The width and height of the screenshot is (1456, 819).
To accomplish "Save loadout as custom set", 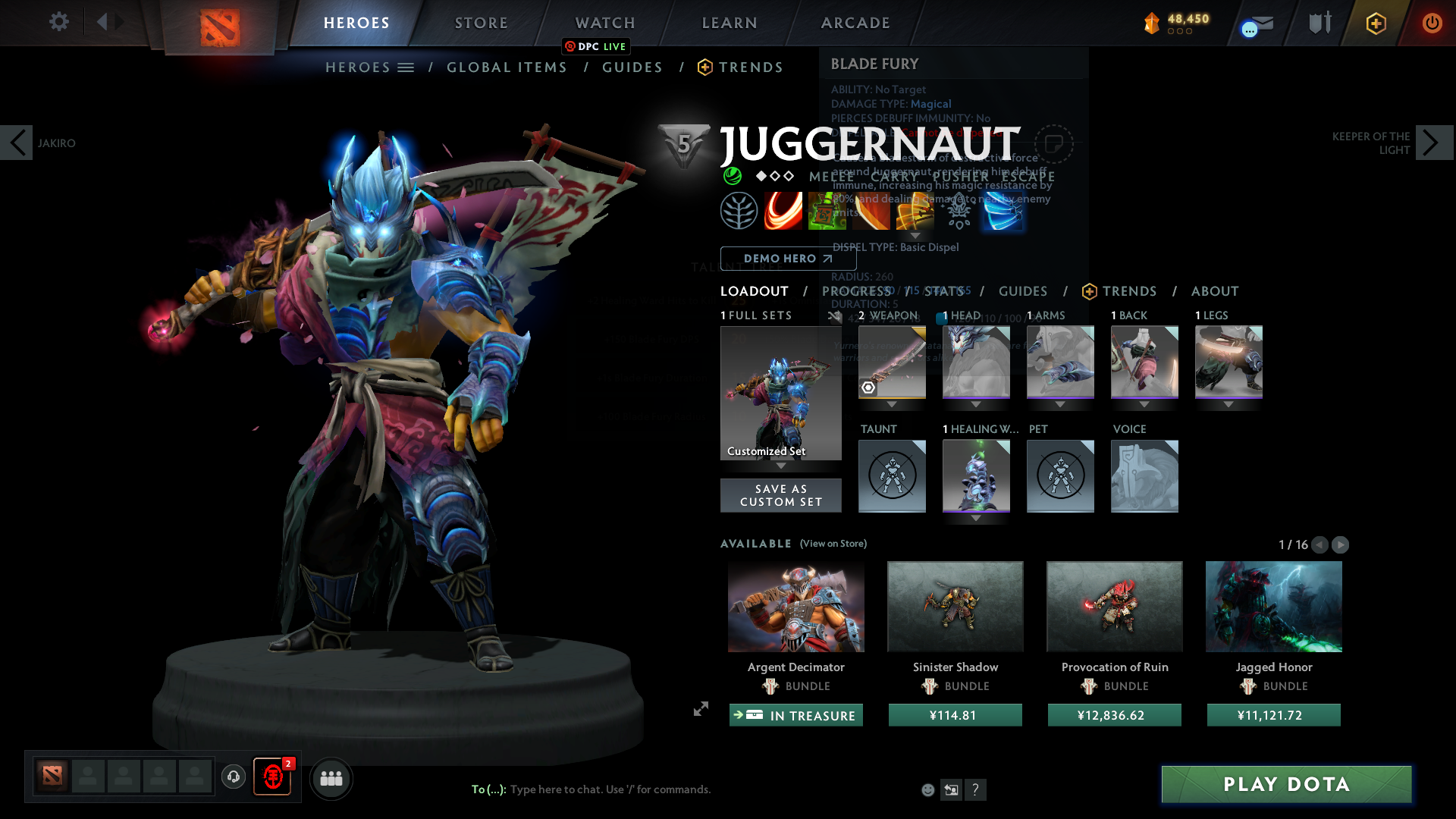I will (x=780, y=495).
